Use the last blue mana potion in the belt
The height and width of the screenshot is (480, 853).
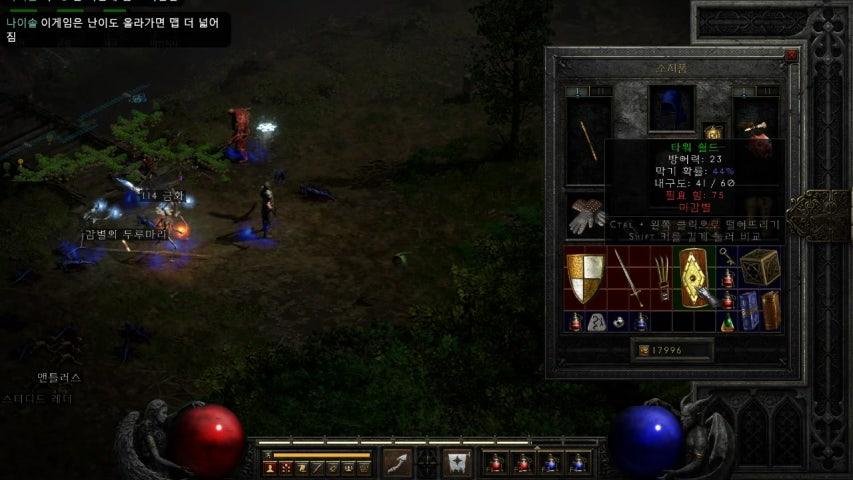[x=578, y=463]
